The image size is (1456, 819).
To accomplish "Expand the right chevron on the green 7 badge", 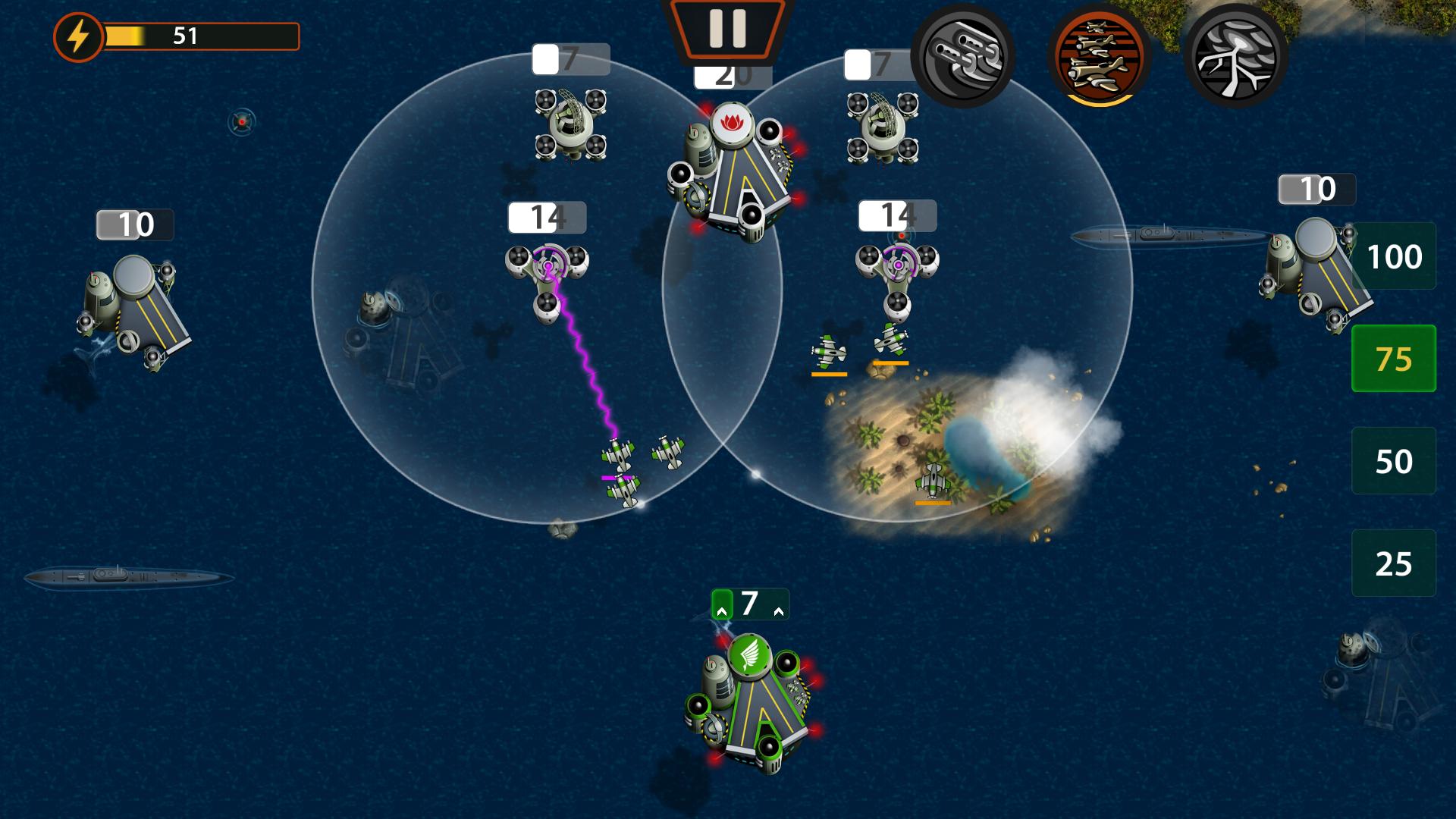I will pos(779,613).
